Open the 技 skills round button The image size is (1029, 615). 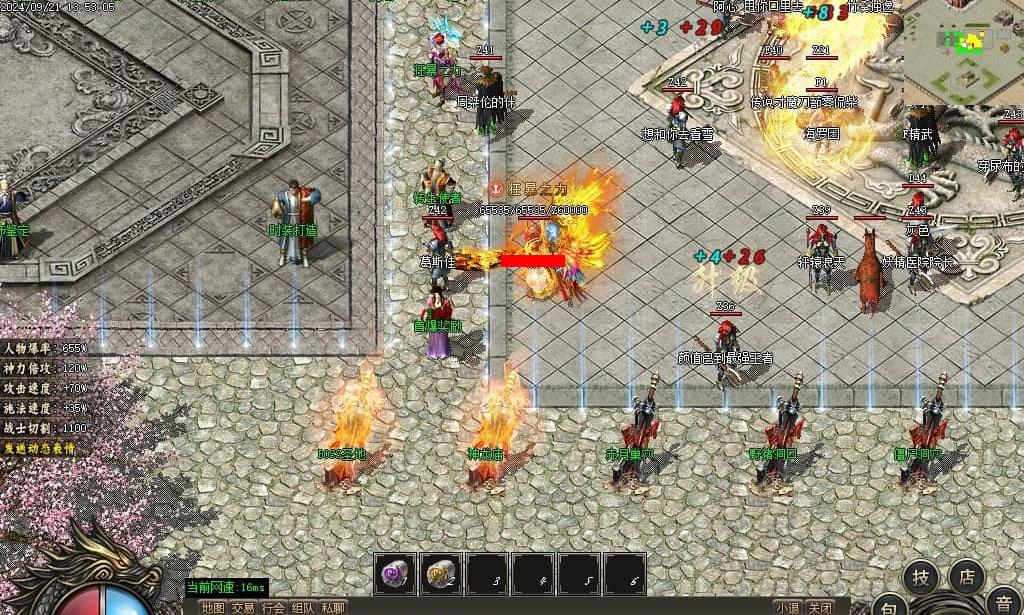point(921,577)
